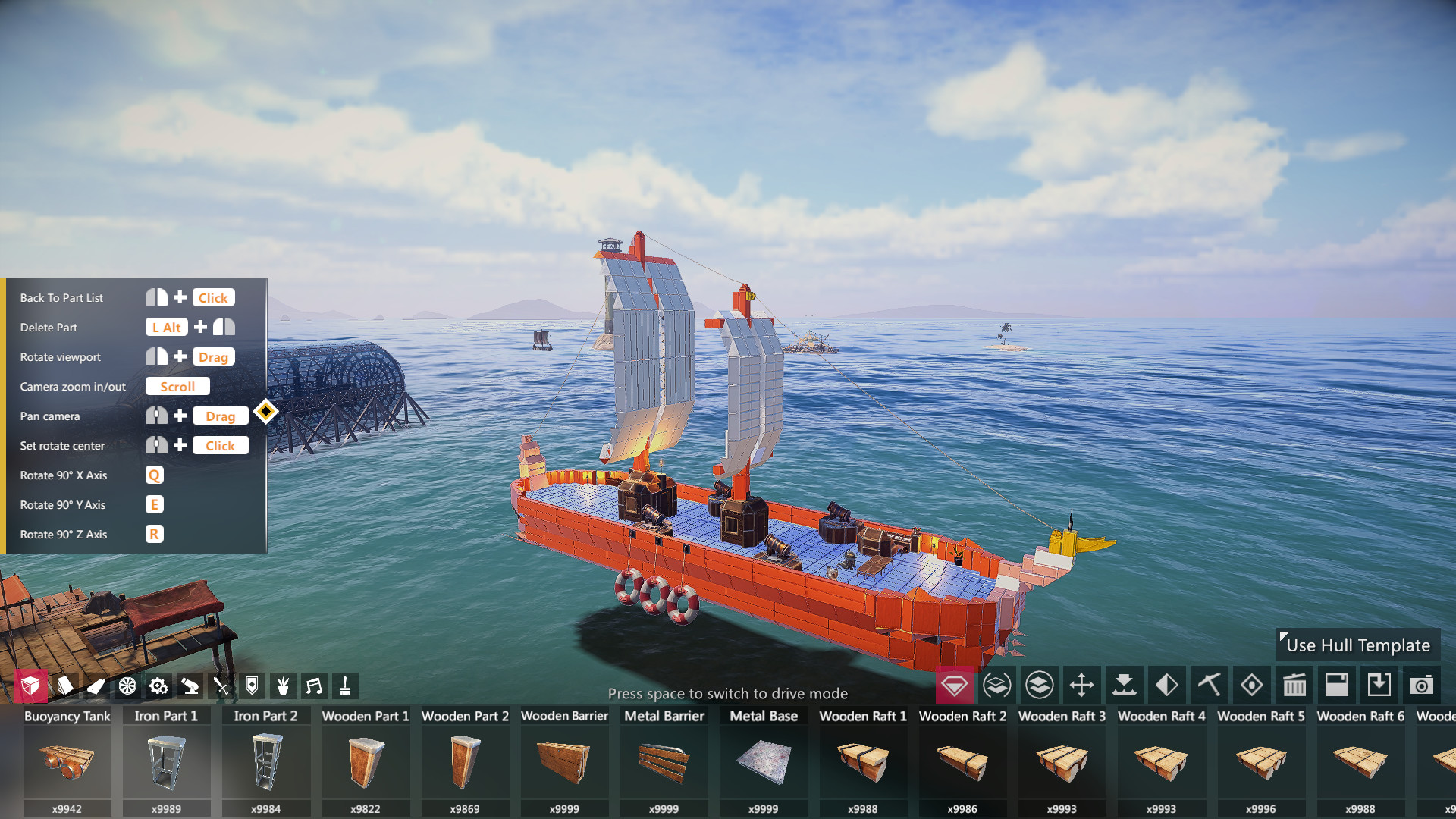This screenshot has height=819, width=1456.
Task: Open the wedge block category
Action: click(x=66, y=686)
